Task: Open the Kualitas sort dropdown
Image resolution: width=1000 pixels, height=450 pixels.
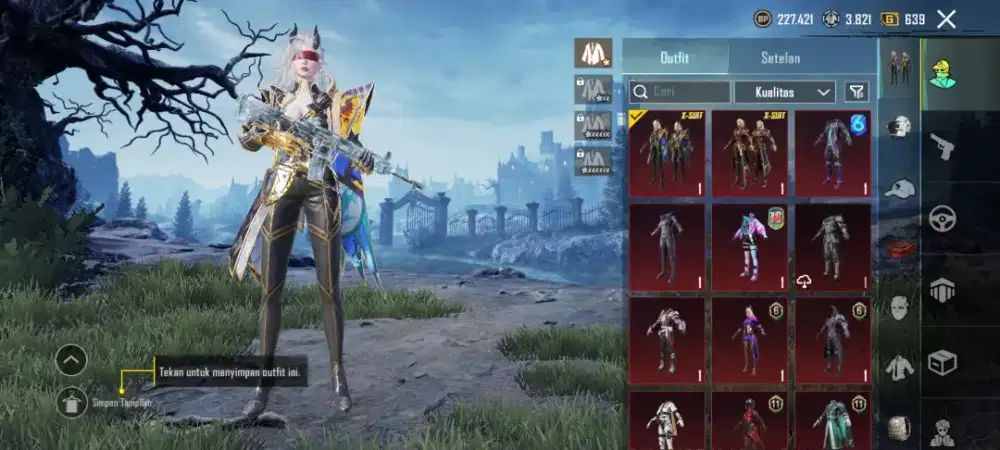Action: pyautogui.click(x=784, y=92)
